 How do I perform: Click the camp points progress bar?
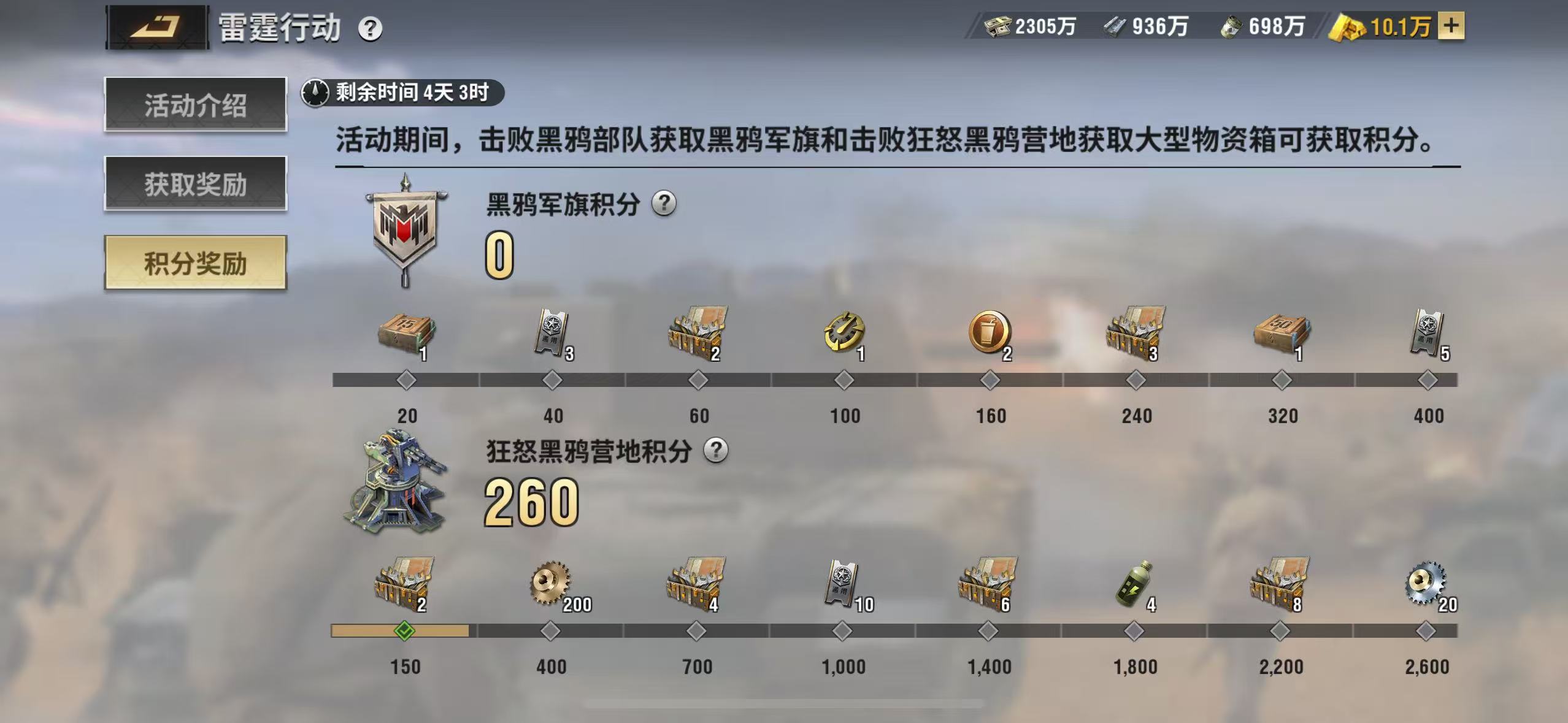coord(920,628)
